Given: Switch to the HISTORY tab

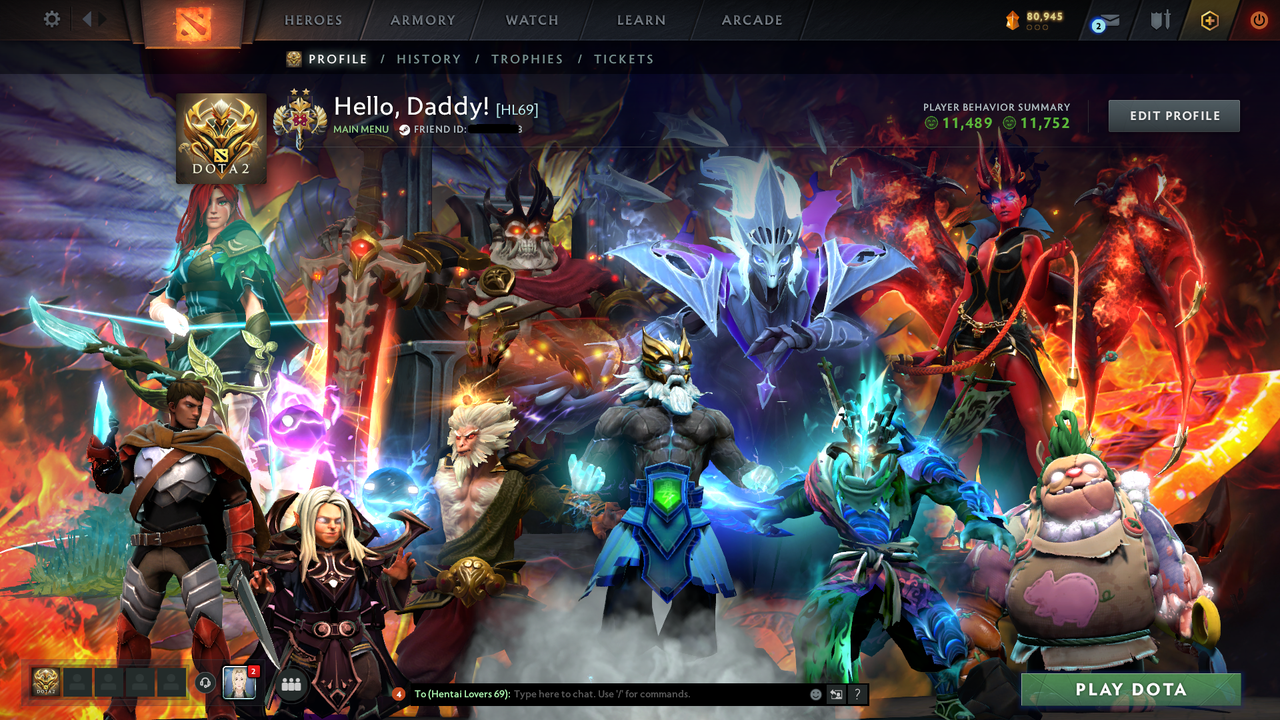Looking at the screenshot, I should (x=429, y=59).
